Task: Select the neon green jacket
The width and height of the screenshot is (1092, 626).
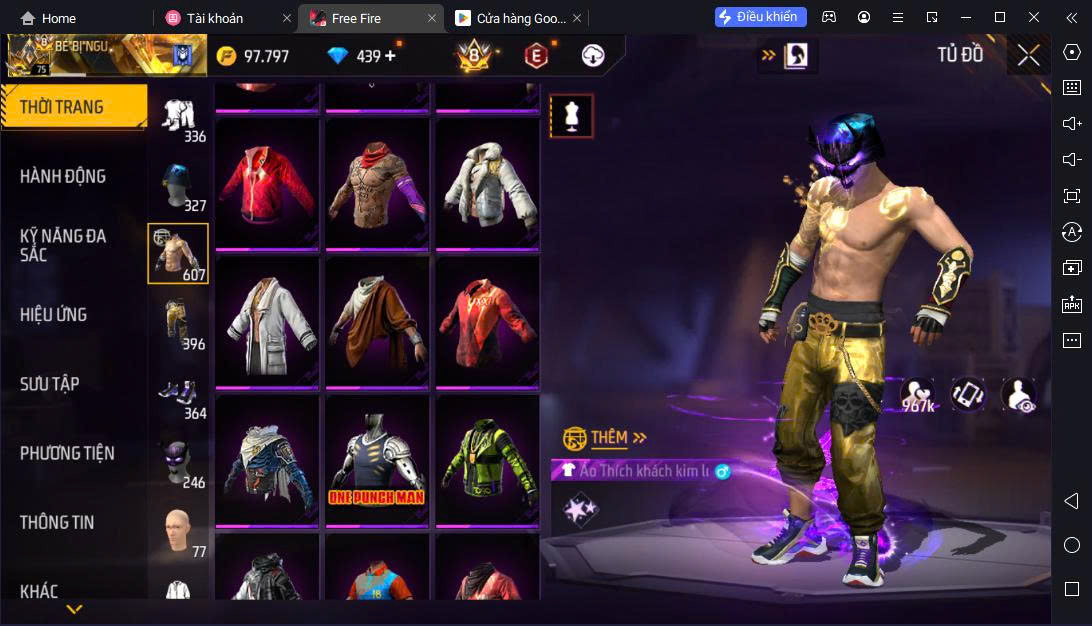Action: [x=487, y=460]
